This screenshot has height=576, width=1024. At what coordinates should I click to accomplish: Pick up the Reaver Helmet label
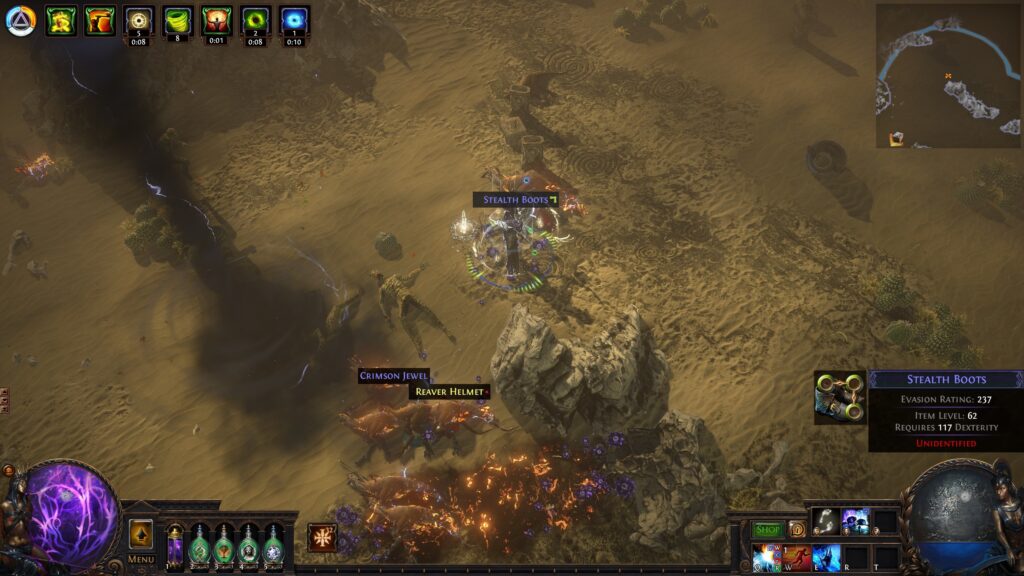(x=448, y=392)
